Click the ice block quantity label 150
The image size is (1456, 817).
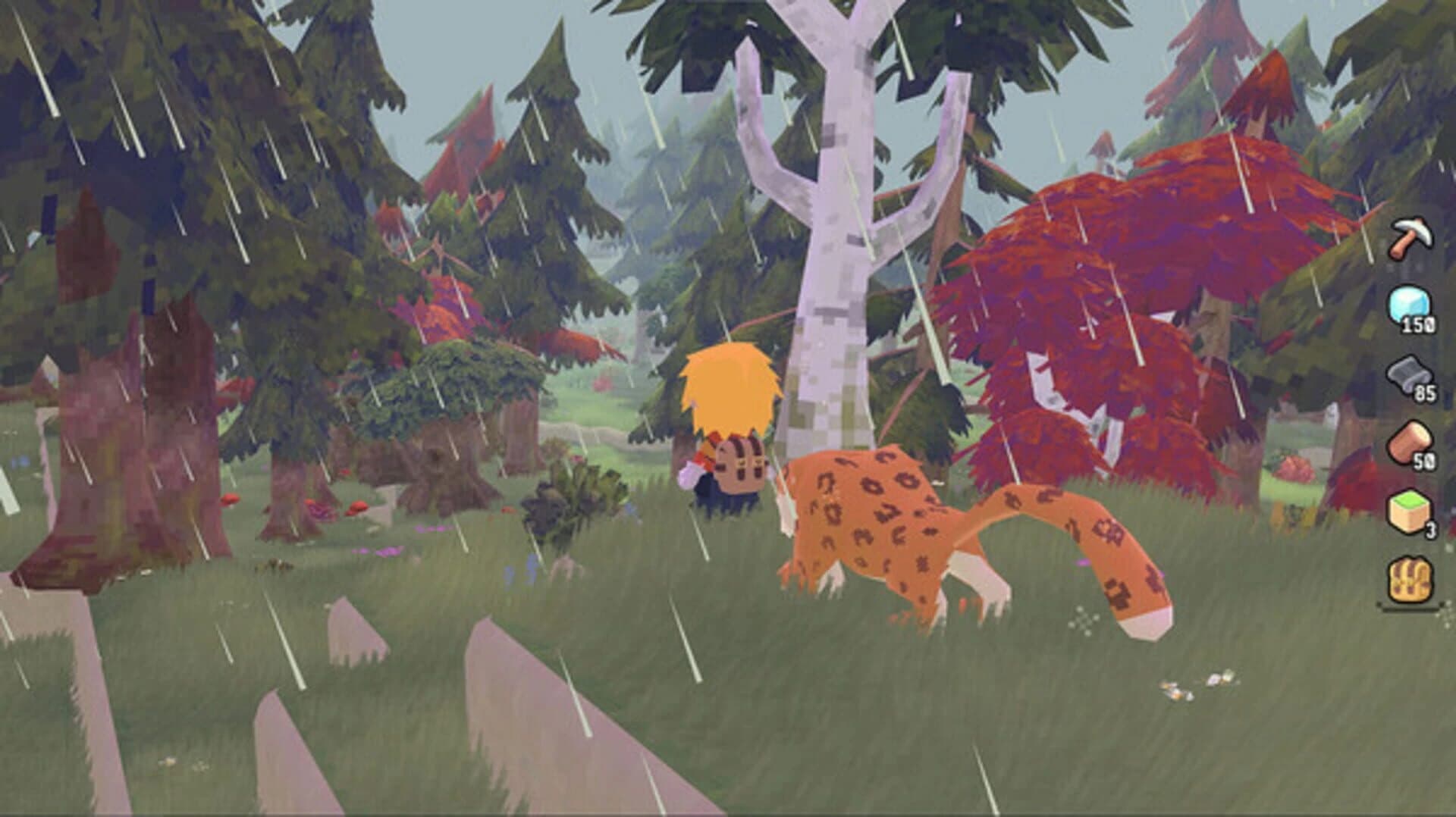(x=1420, y=324)
